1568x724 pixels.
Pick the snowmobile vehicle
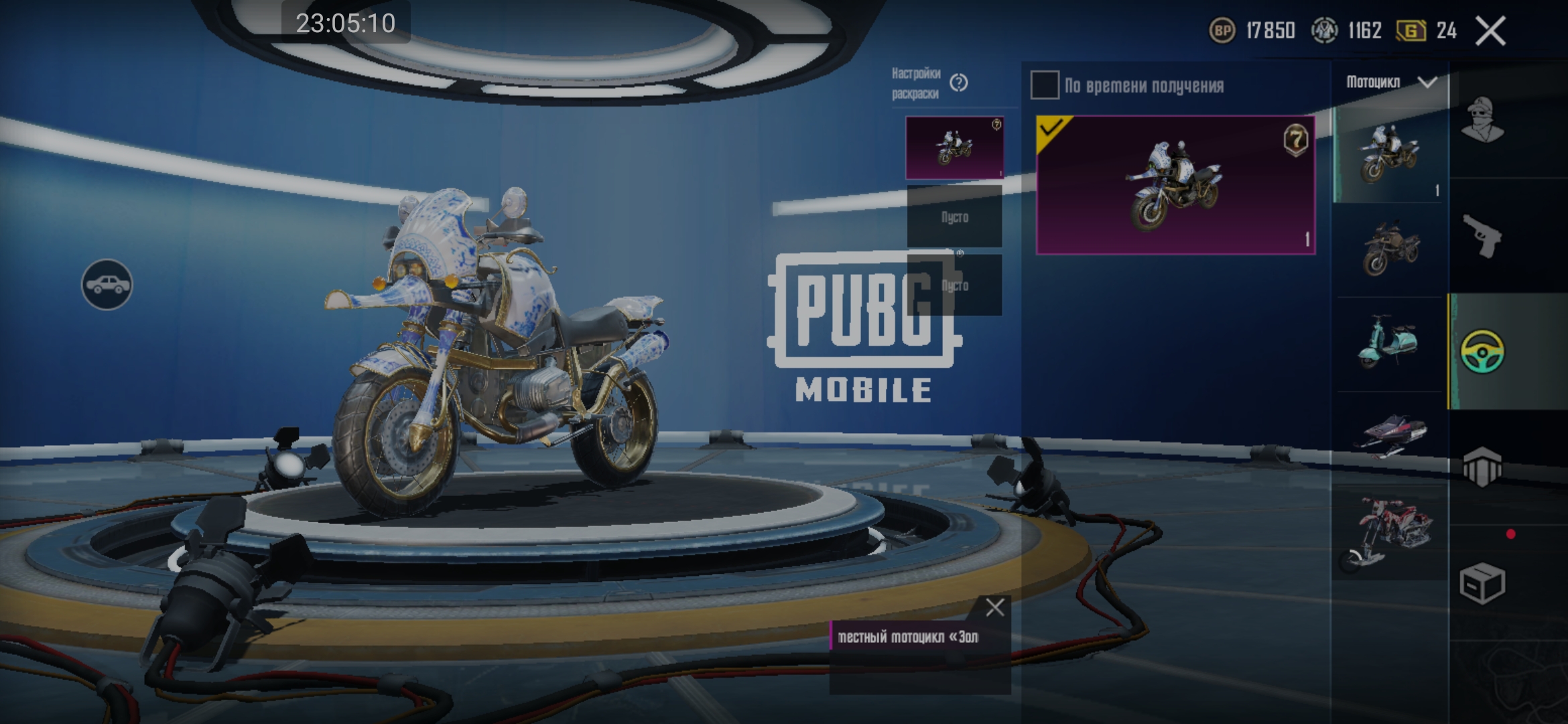pyautogui.click(x=1390, y=436)
